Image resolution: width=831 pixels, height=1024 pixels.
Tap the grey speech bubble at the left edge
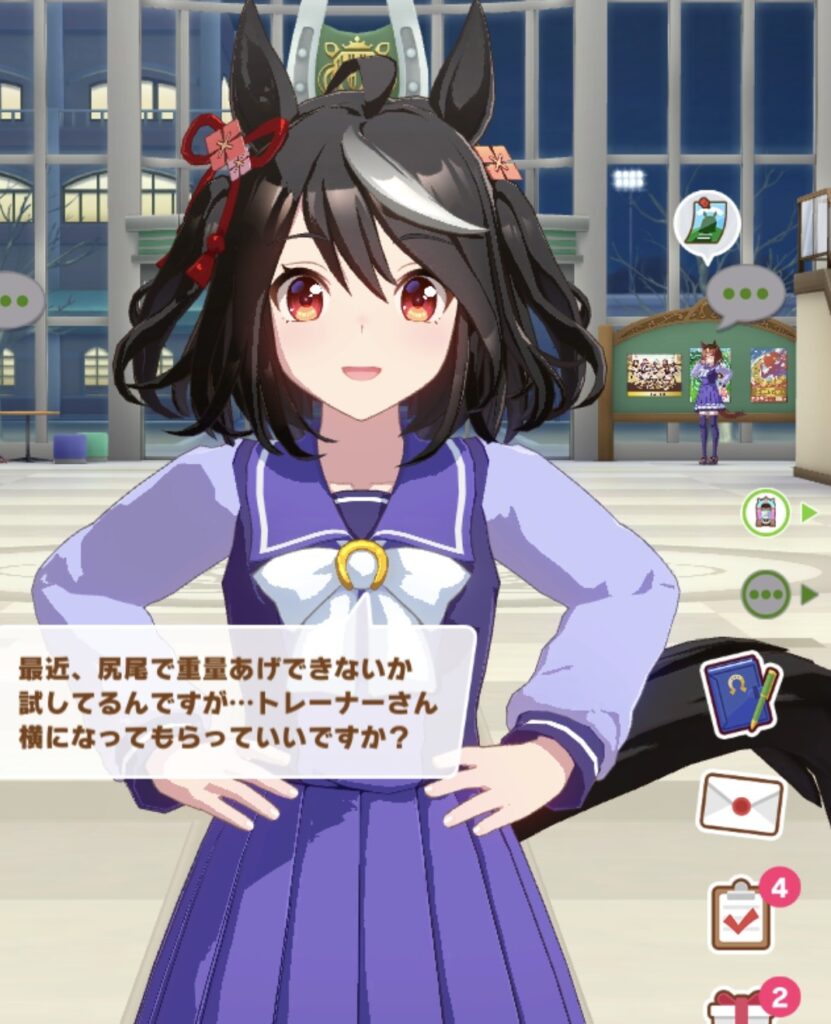(x=18, y=298)
